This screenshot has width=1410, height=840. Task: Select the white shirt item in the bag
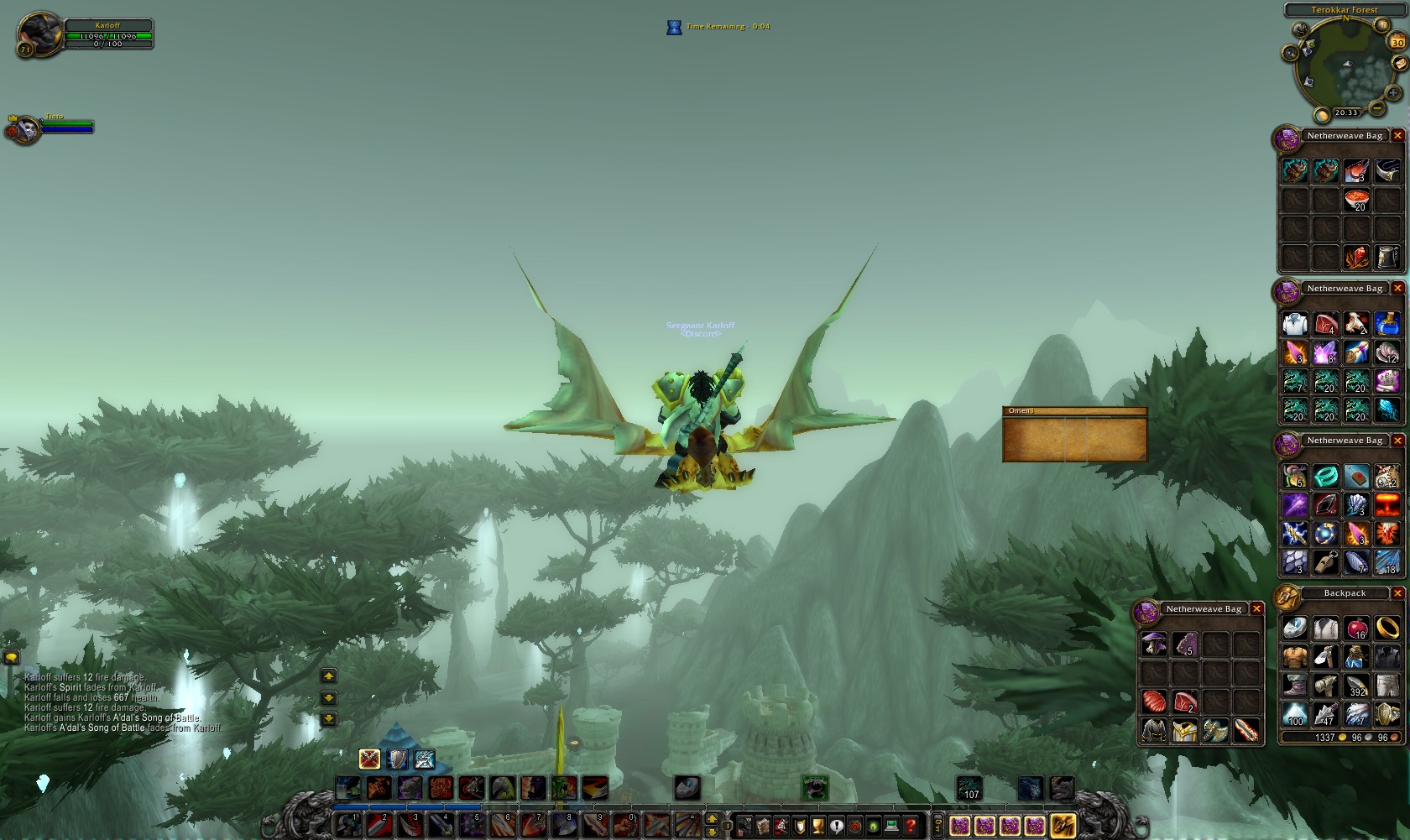click(1294, 323)
